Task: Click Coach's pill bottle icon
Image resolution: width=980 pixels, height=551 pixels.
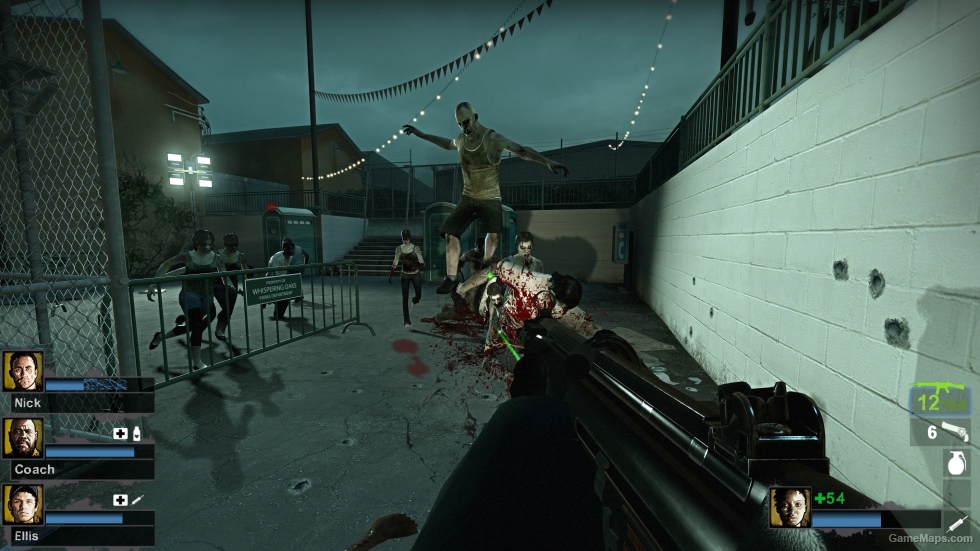Action: point(136,433)
